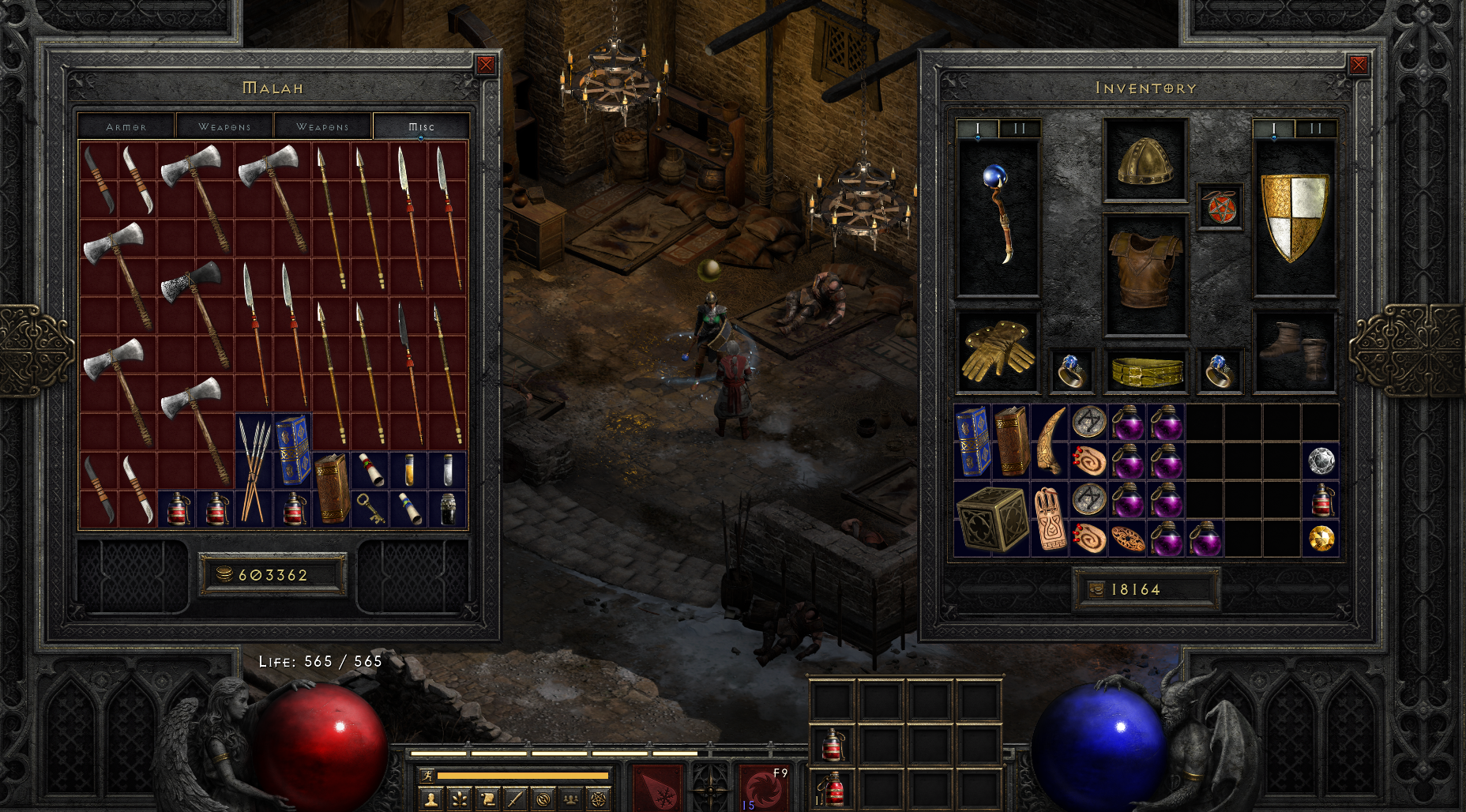Select the Misc shop tab
1466x812 pixels.
pos(421,126)
